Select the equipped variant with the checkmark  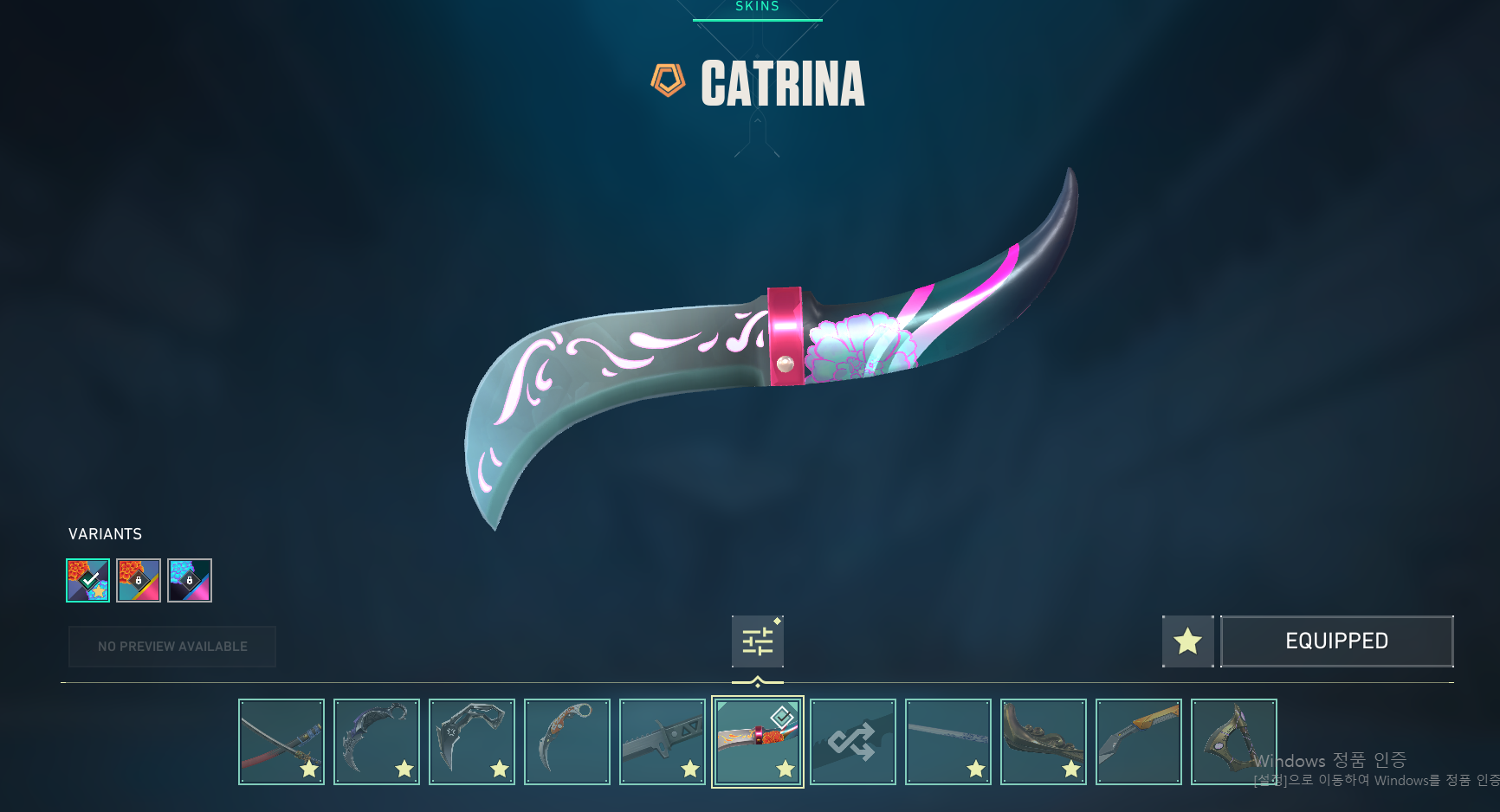(88, 580)
